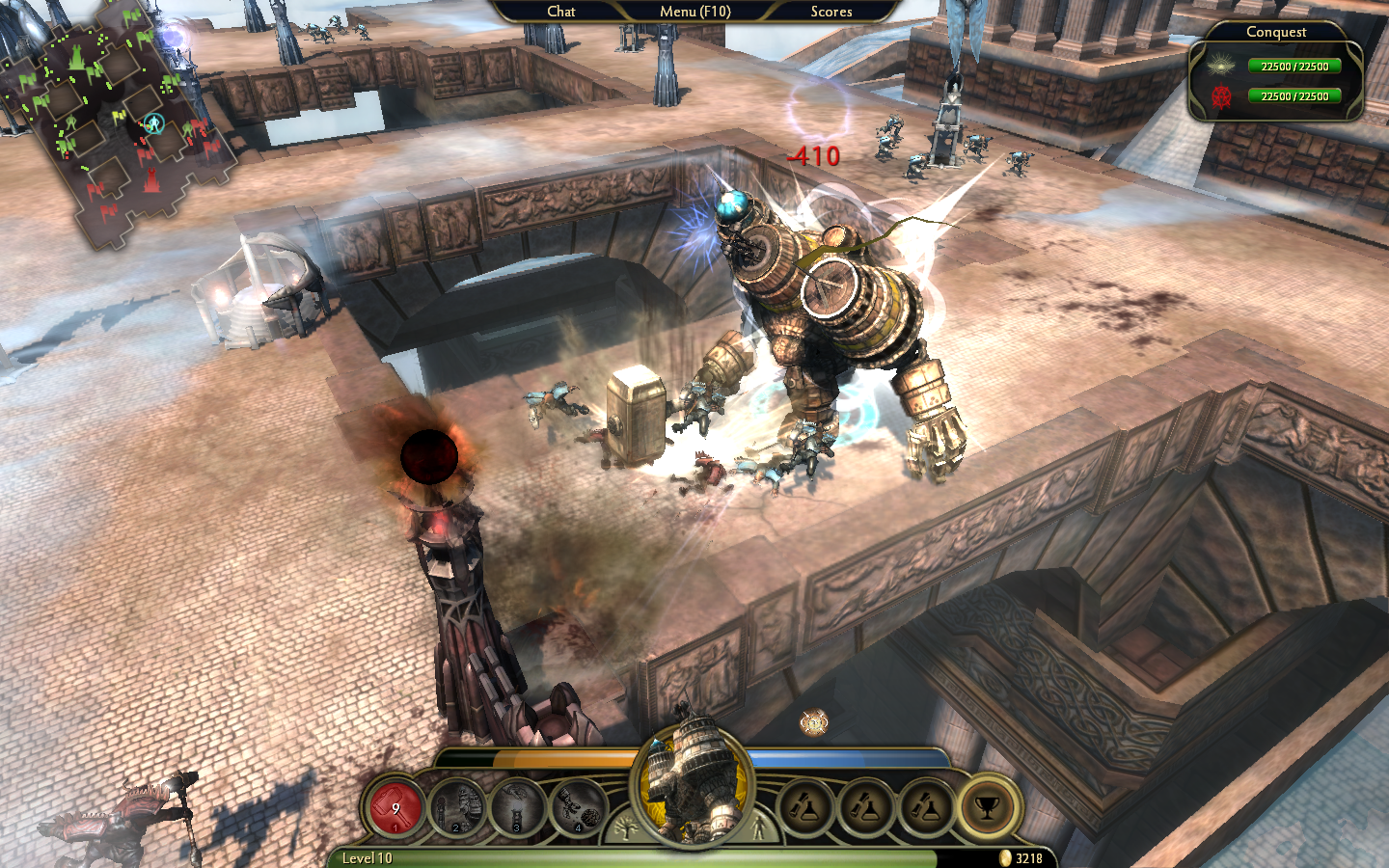Activate the tower ability in slot 2
Image resolution: width=1389 pixels, height=868 pixels.
point(457,808)
